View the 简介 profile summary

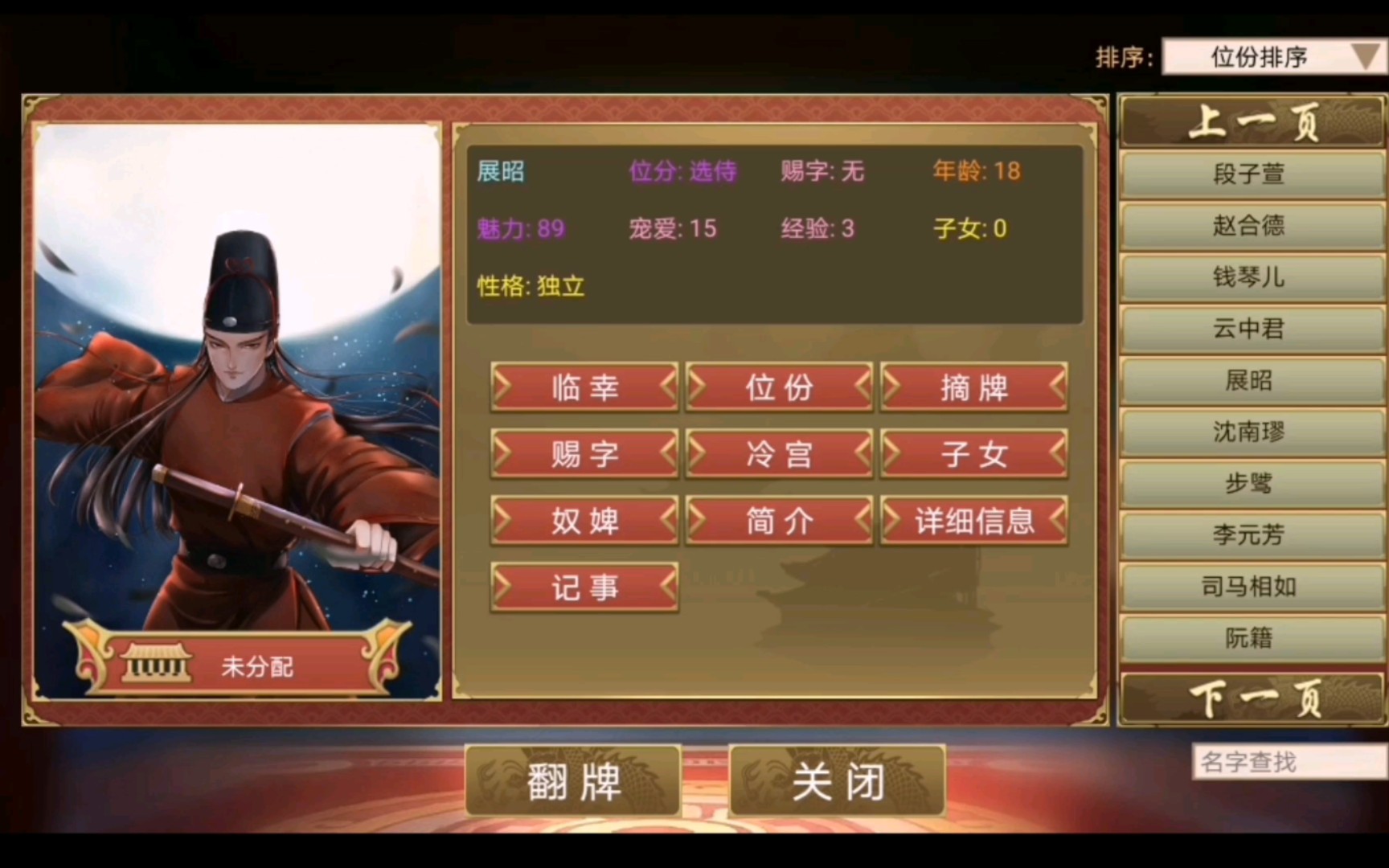point(778,520)
